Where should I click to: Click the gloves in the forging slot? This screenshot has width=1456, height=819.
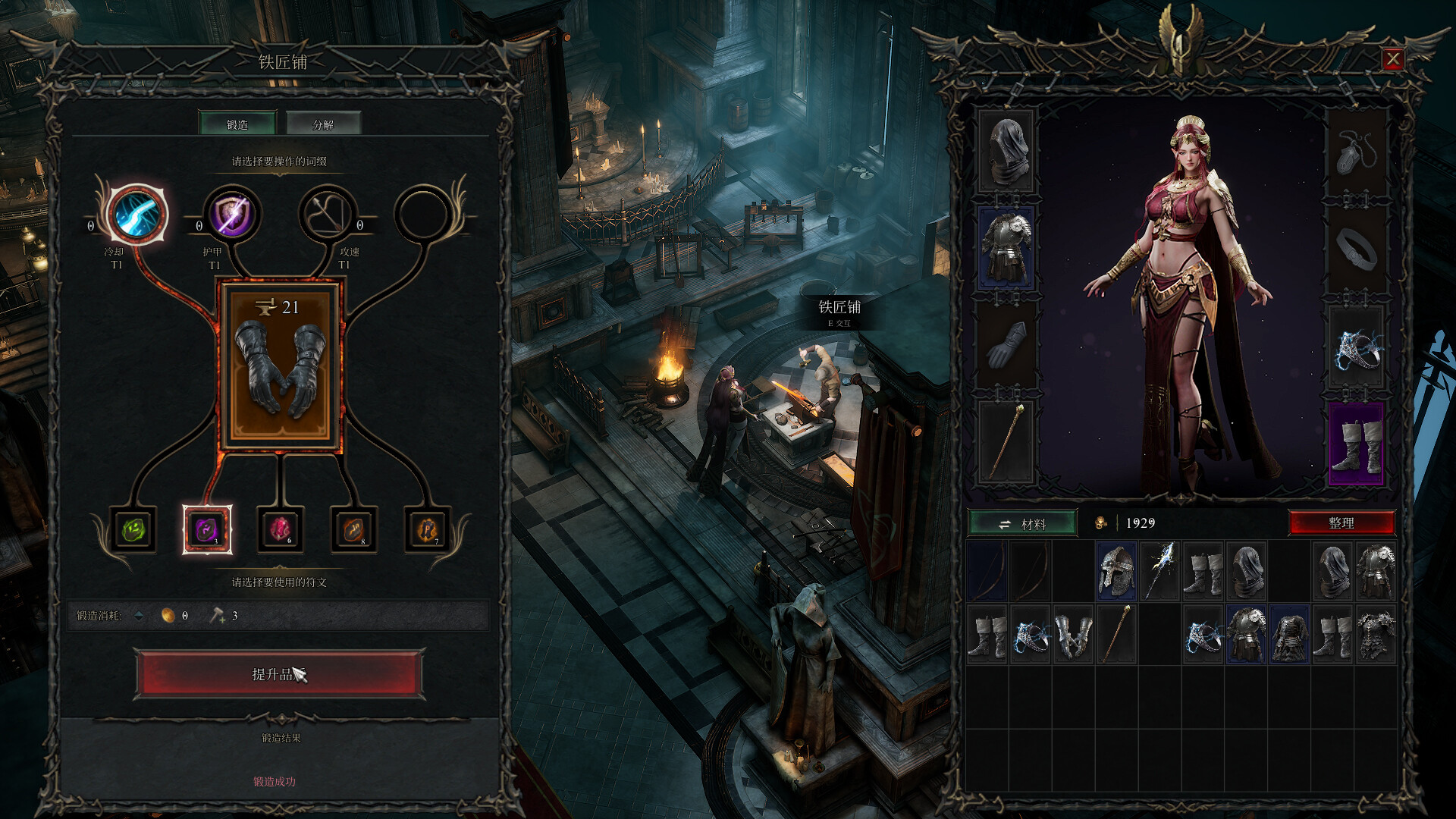pyautogui.click(x=280, y=367)
